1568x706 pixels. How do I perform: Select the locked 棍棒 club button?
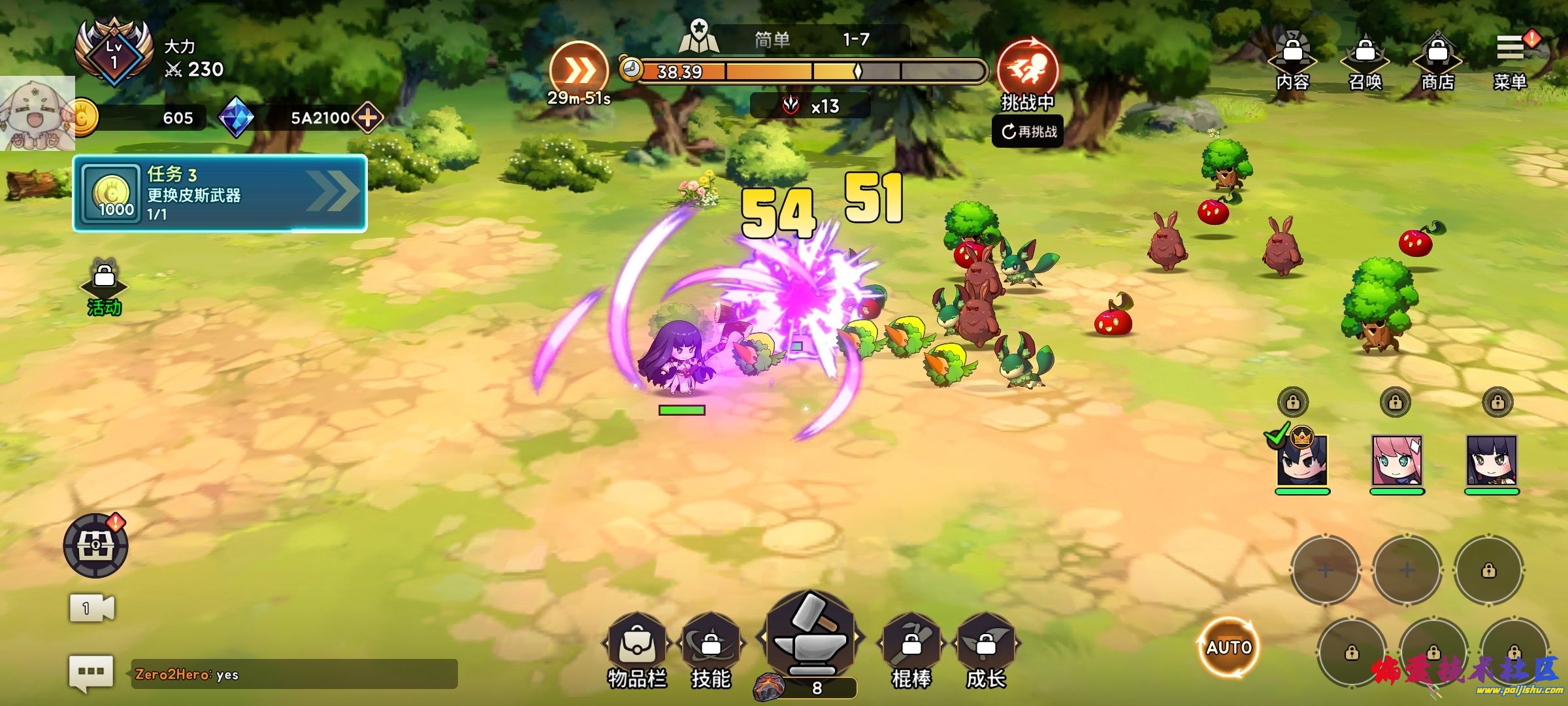(911, 648)
